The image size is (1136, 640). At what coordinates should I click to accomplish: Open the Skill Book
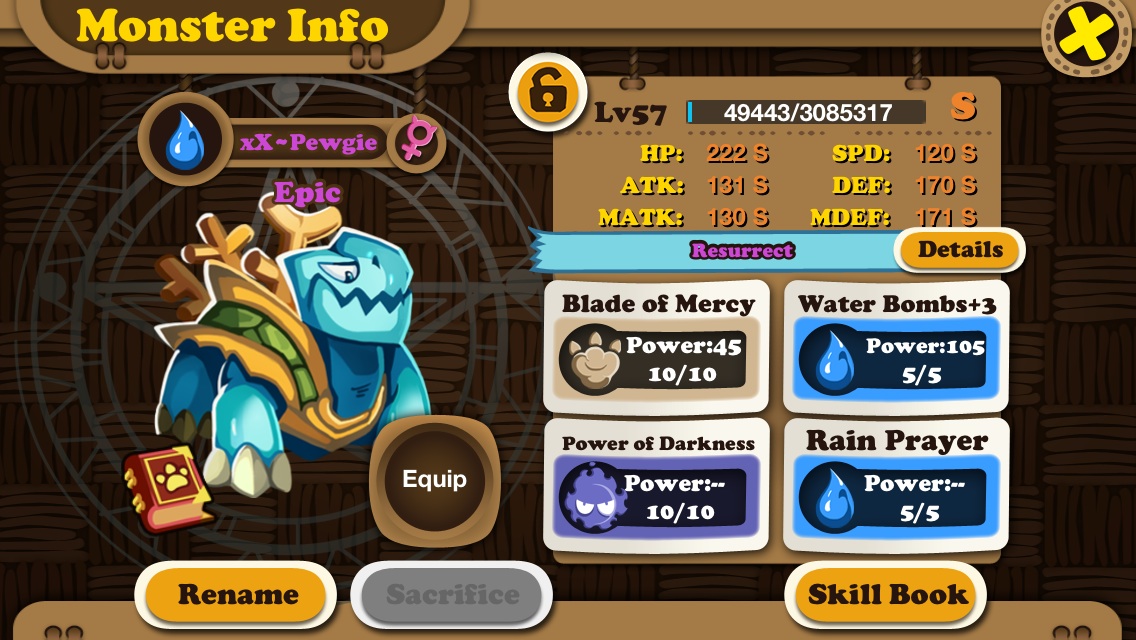888,594
